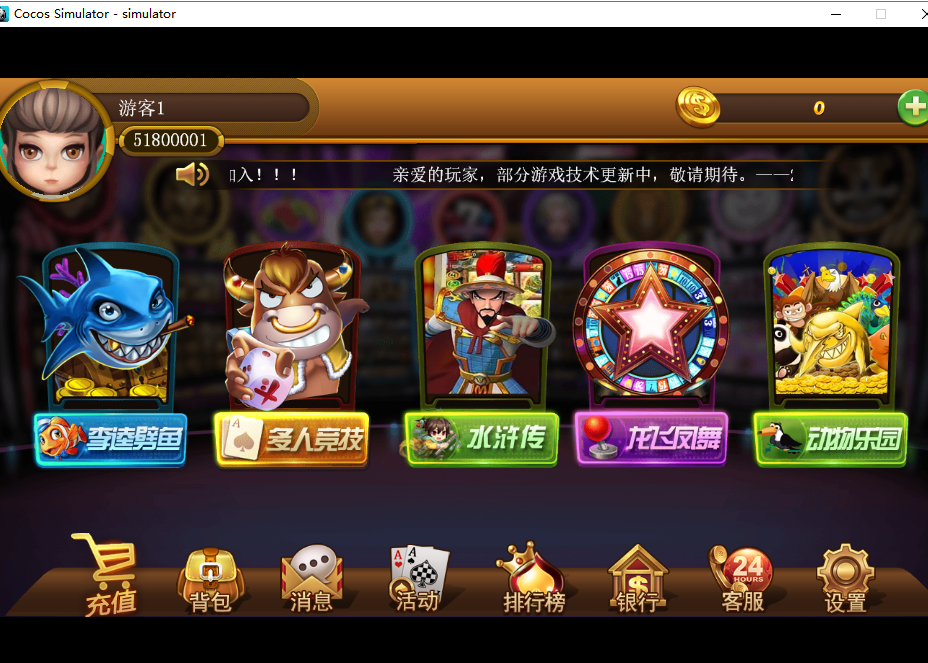Screen dimensions: 928x663
Task: Click the speaker announcement icon
Action: 190,175
